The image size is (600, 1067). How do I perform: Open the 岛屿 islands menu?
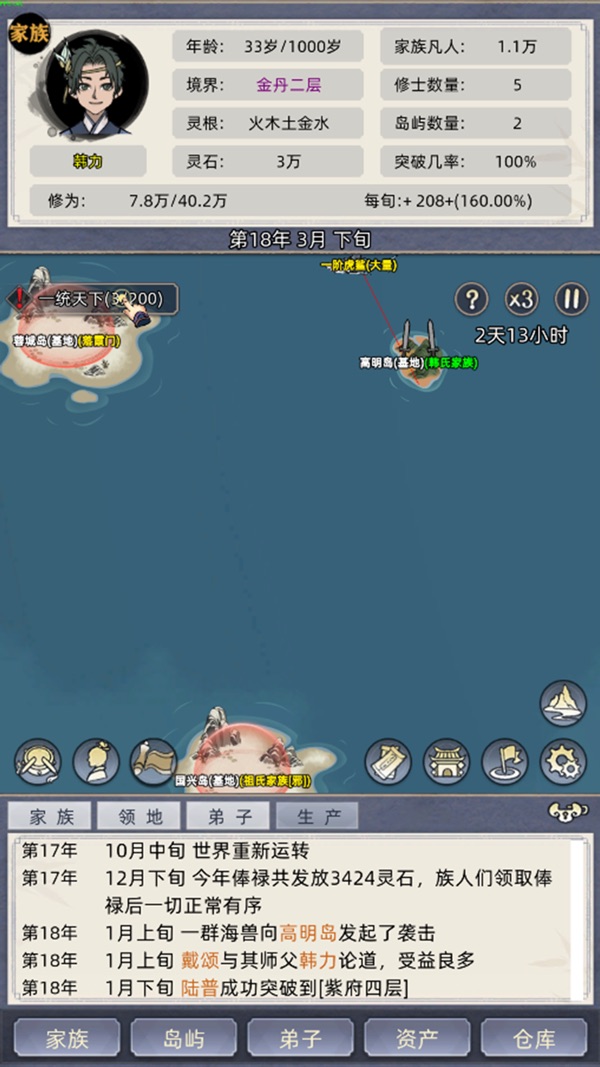point(183,1039)
